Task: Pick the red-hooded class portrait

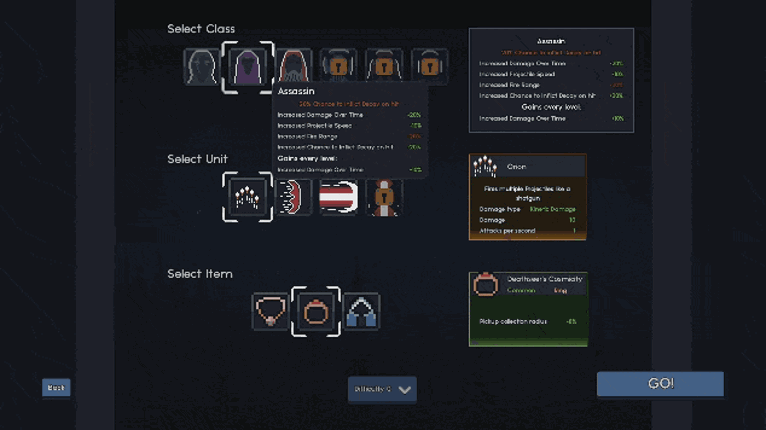Action: pyautogui.click(x=293, y=67)
